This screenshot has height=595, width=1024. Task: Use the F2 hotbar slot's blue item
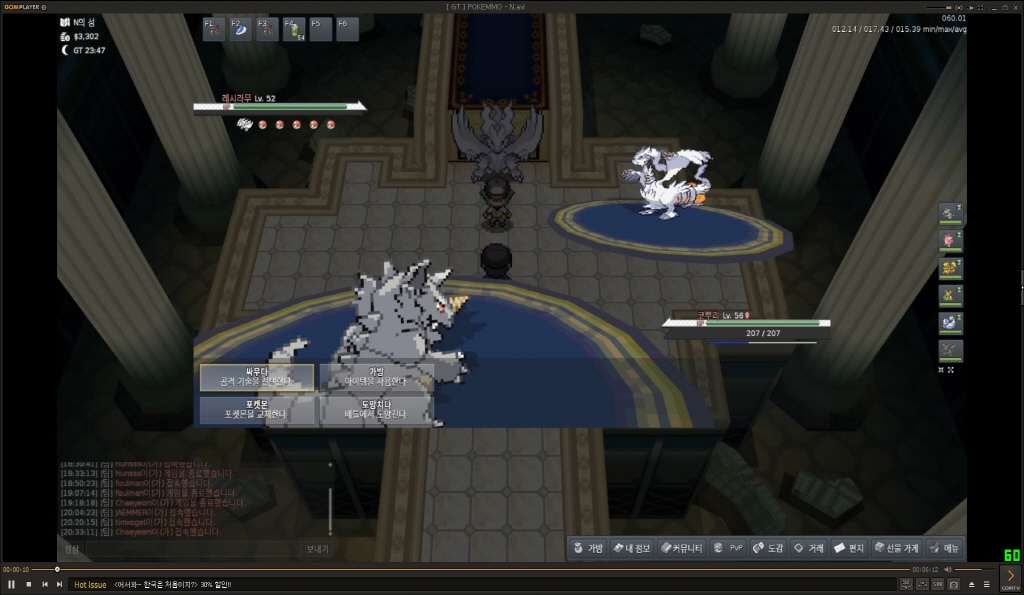point(241,29)
